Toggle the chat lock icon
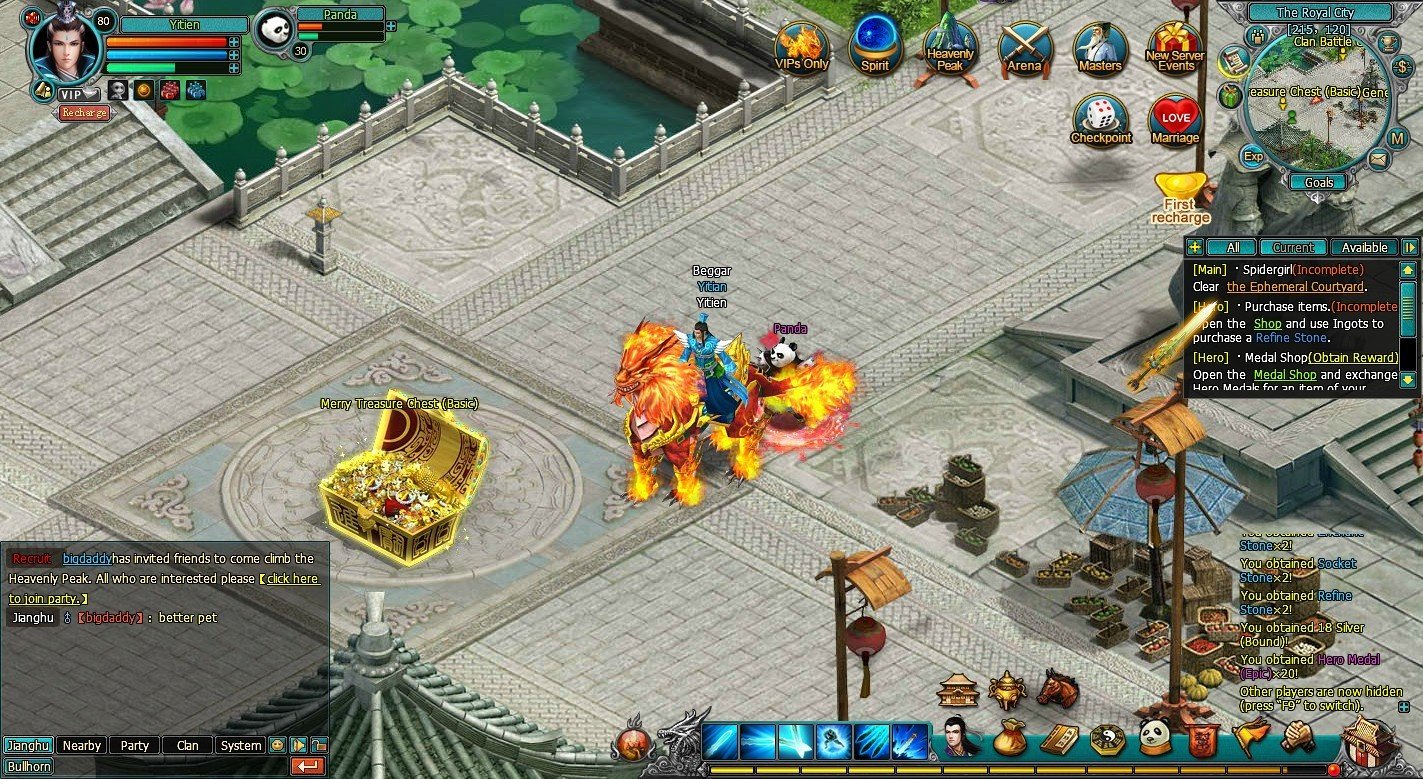 pyautogui.click(x=318, y=744)
